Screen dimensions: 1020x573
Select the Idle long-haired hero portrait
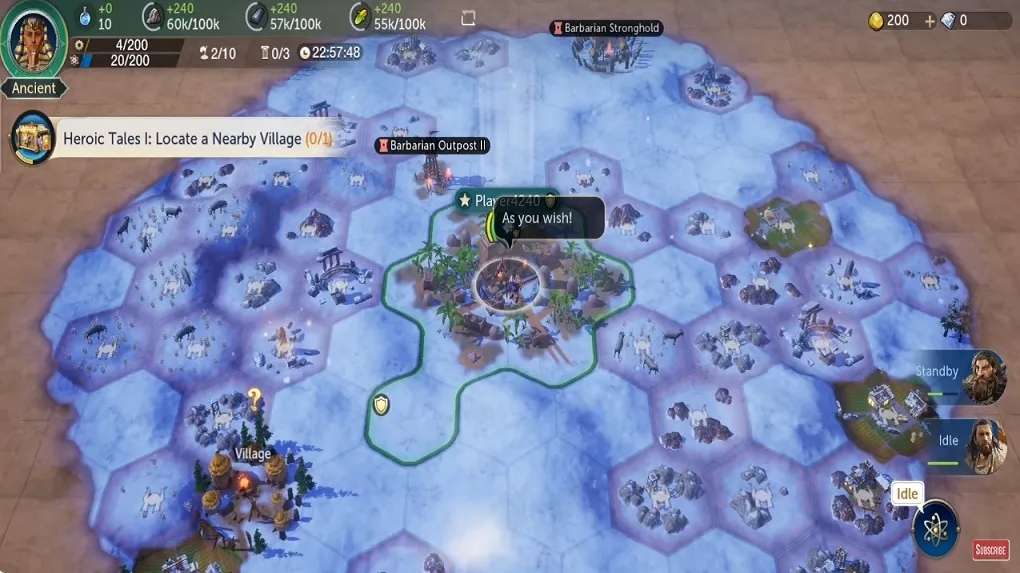click(984, 446)
